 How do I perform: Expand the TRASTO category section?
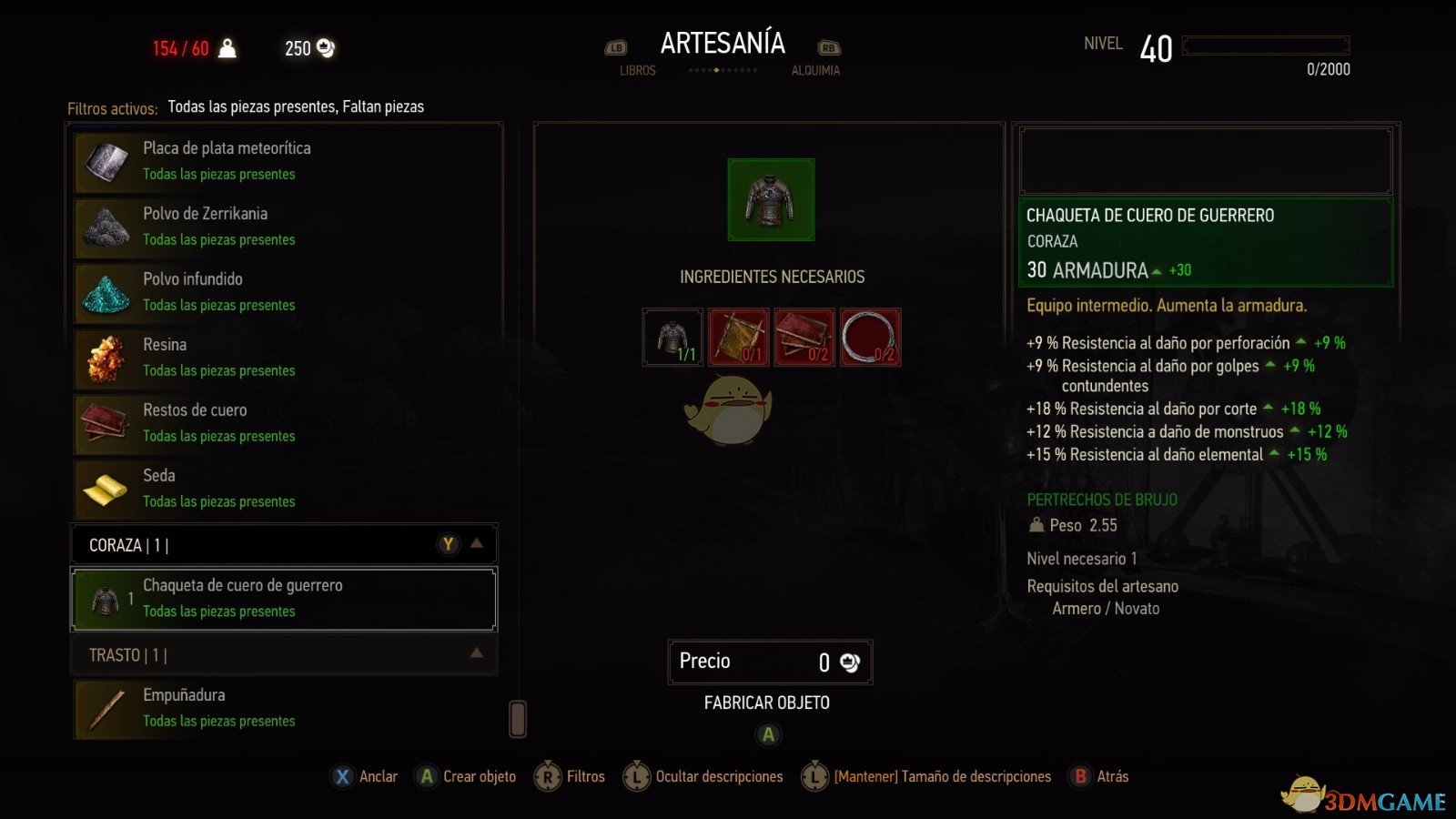coord(476,653)
